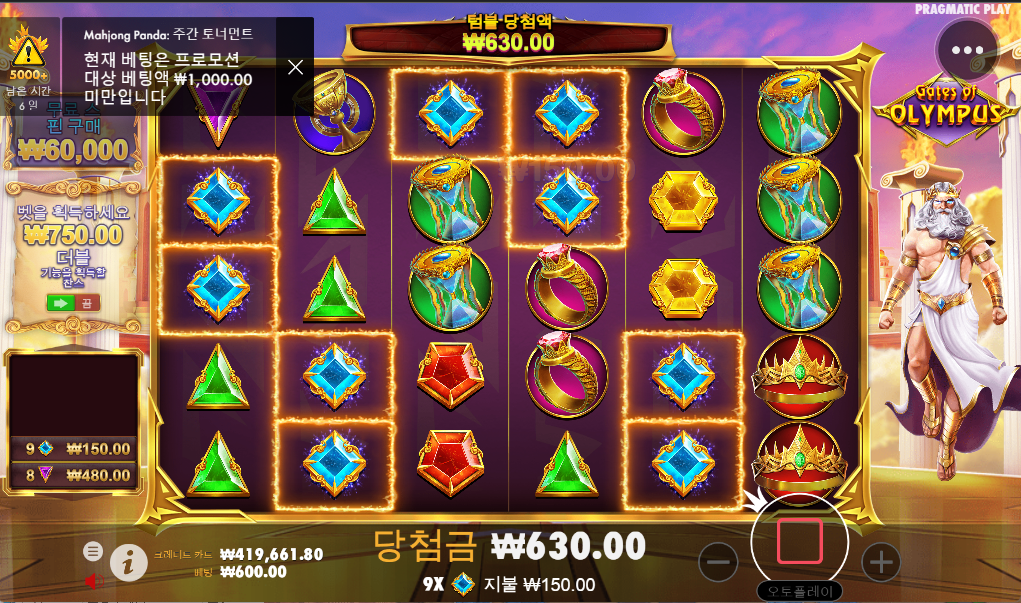Image resolution: width=1021 pixels, height=603 pixels.
Task: Close the Mahjong Panda tournament notification
Action: [x=295, y=67]
